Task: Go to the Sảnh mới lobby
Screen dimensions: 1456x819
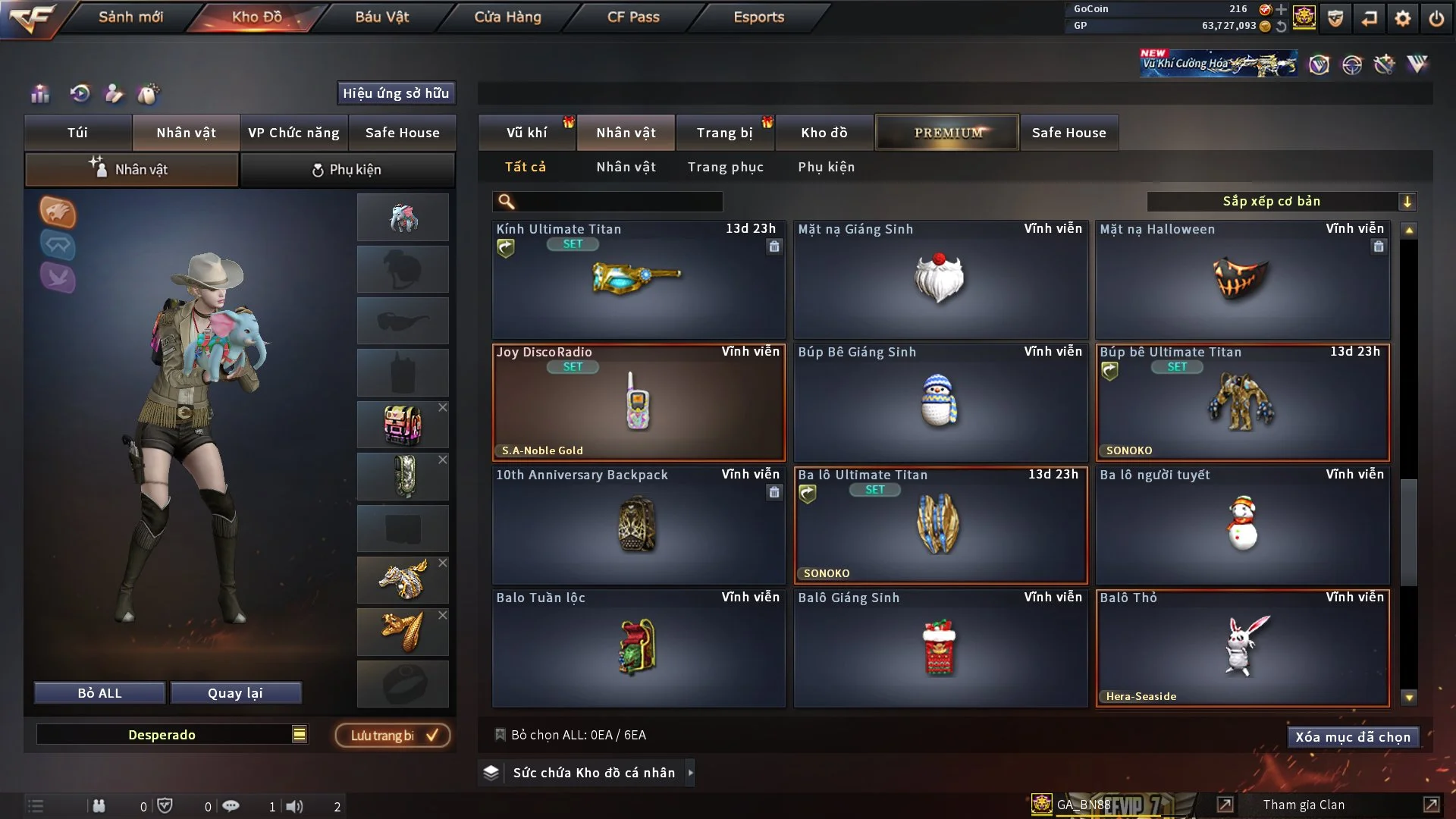Action: pos(130,17)
